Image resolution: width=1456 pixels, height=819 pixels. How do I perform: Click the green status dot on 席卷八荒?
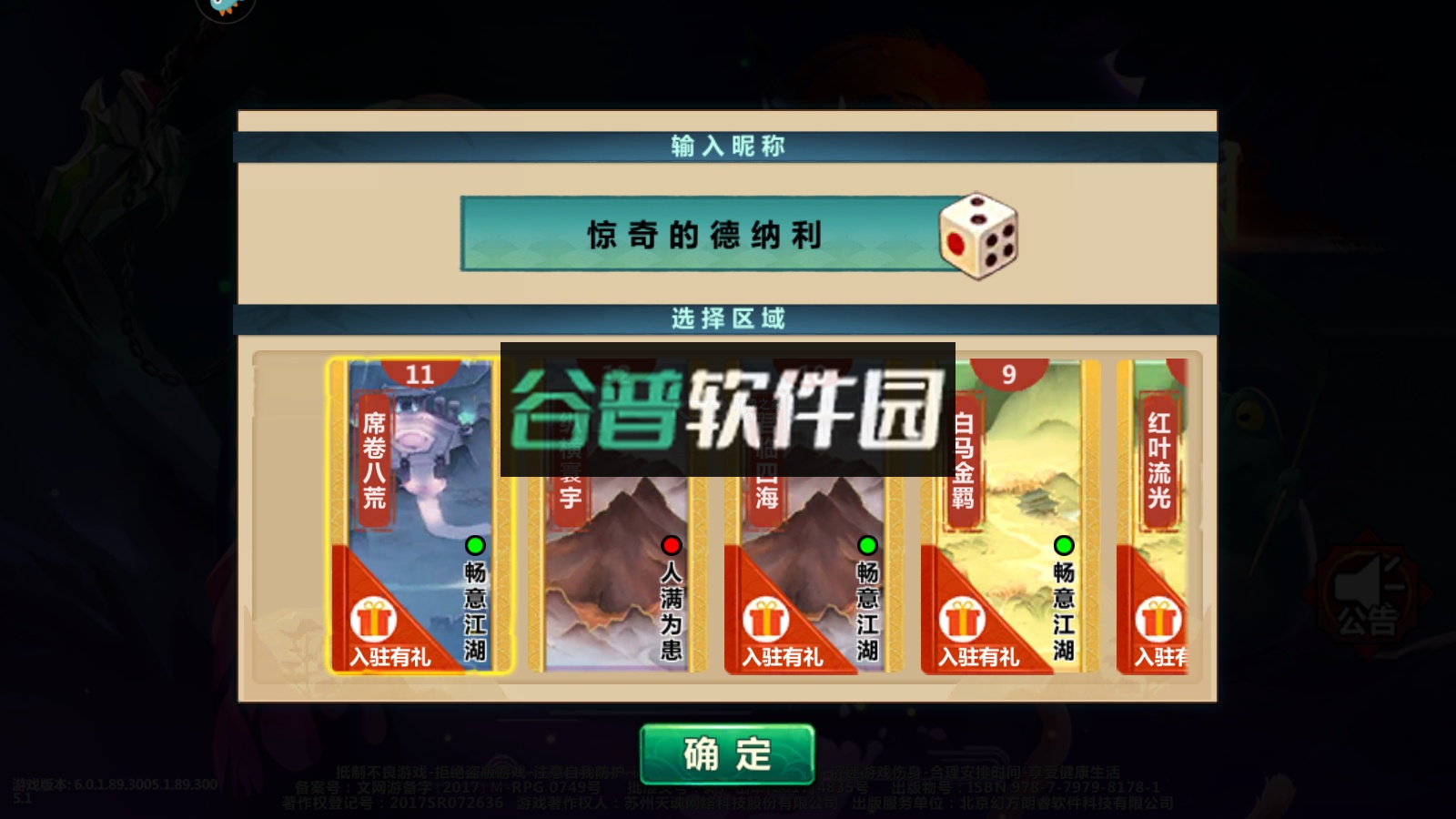click(474, 546)
